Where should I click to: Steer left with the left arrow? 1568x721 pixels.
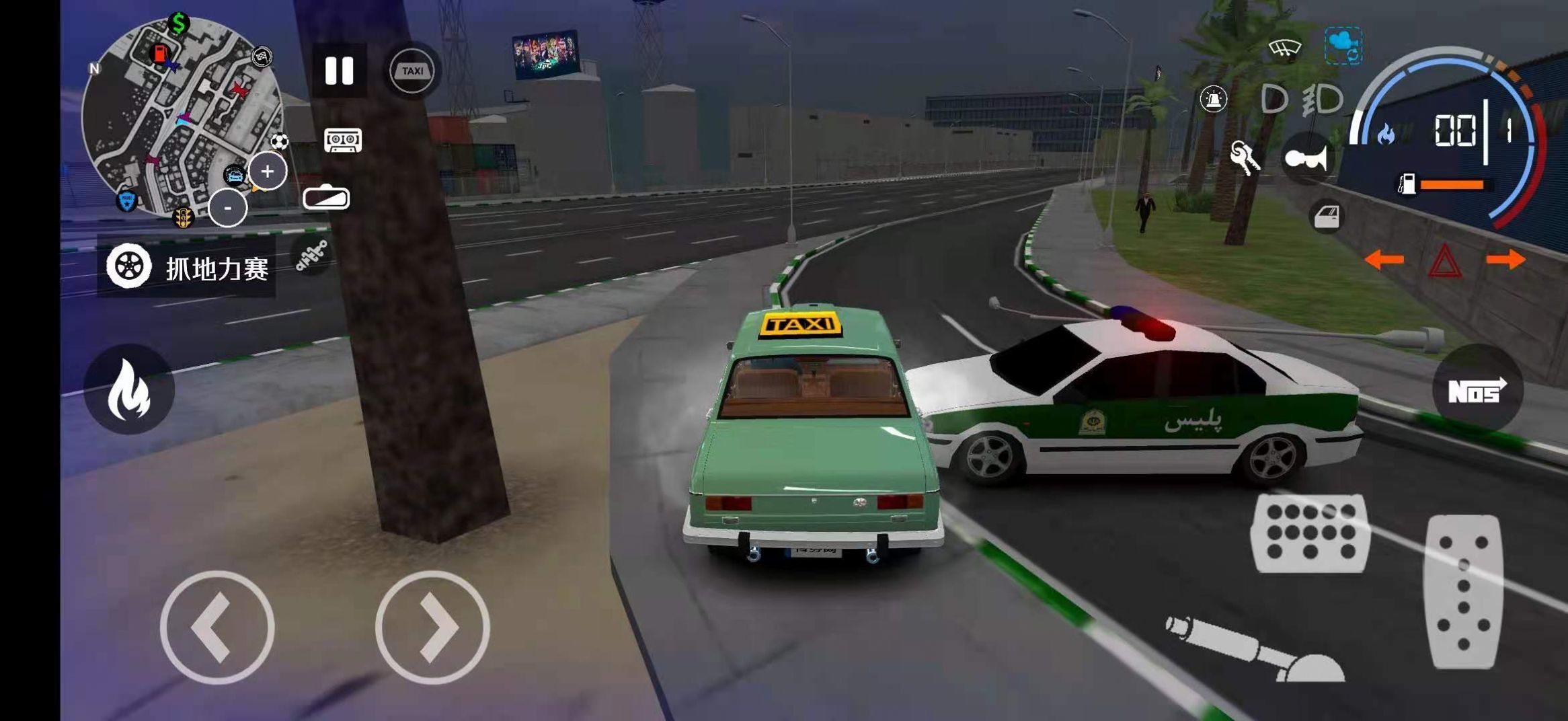(217, 628)
